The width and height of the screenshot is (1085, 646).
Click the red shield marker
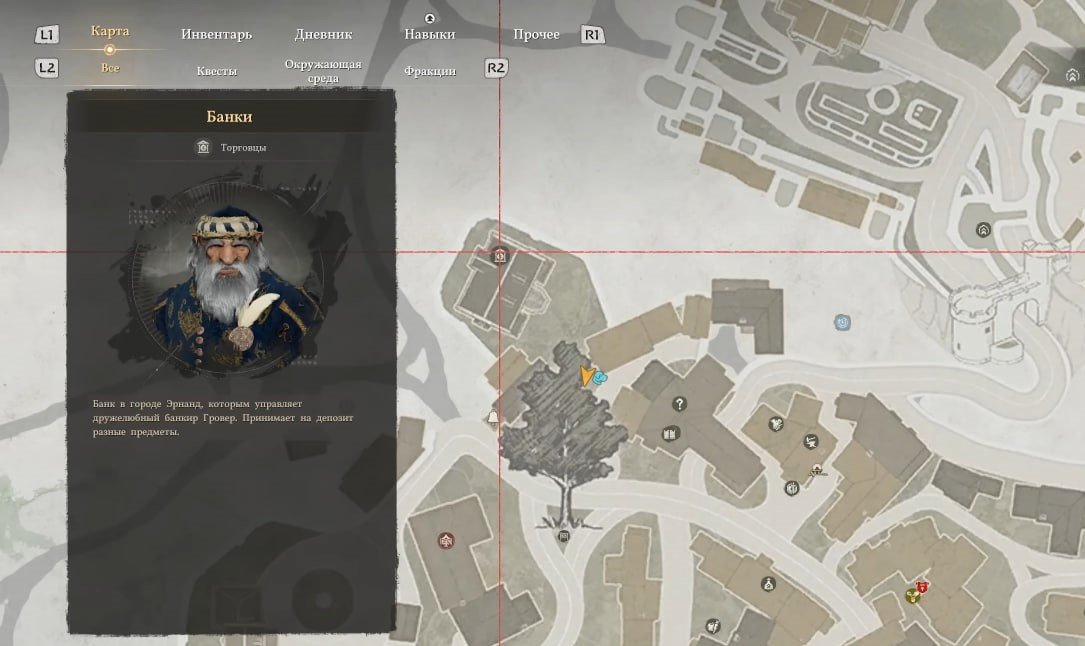(x=922, y=587)
